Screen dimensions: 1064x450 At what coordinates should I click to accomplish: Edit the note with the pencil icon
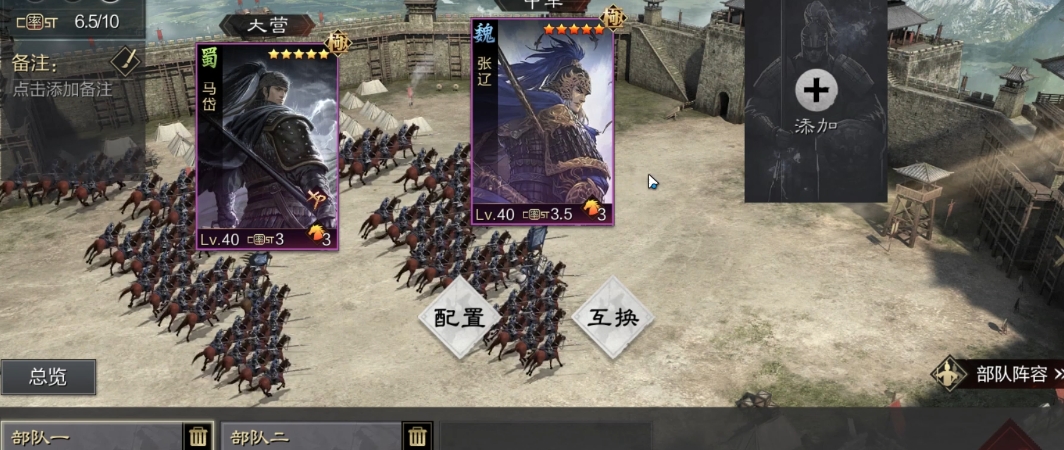pos(123,61)
